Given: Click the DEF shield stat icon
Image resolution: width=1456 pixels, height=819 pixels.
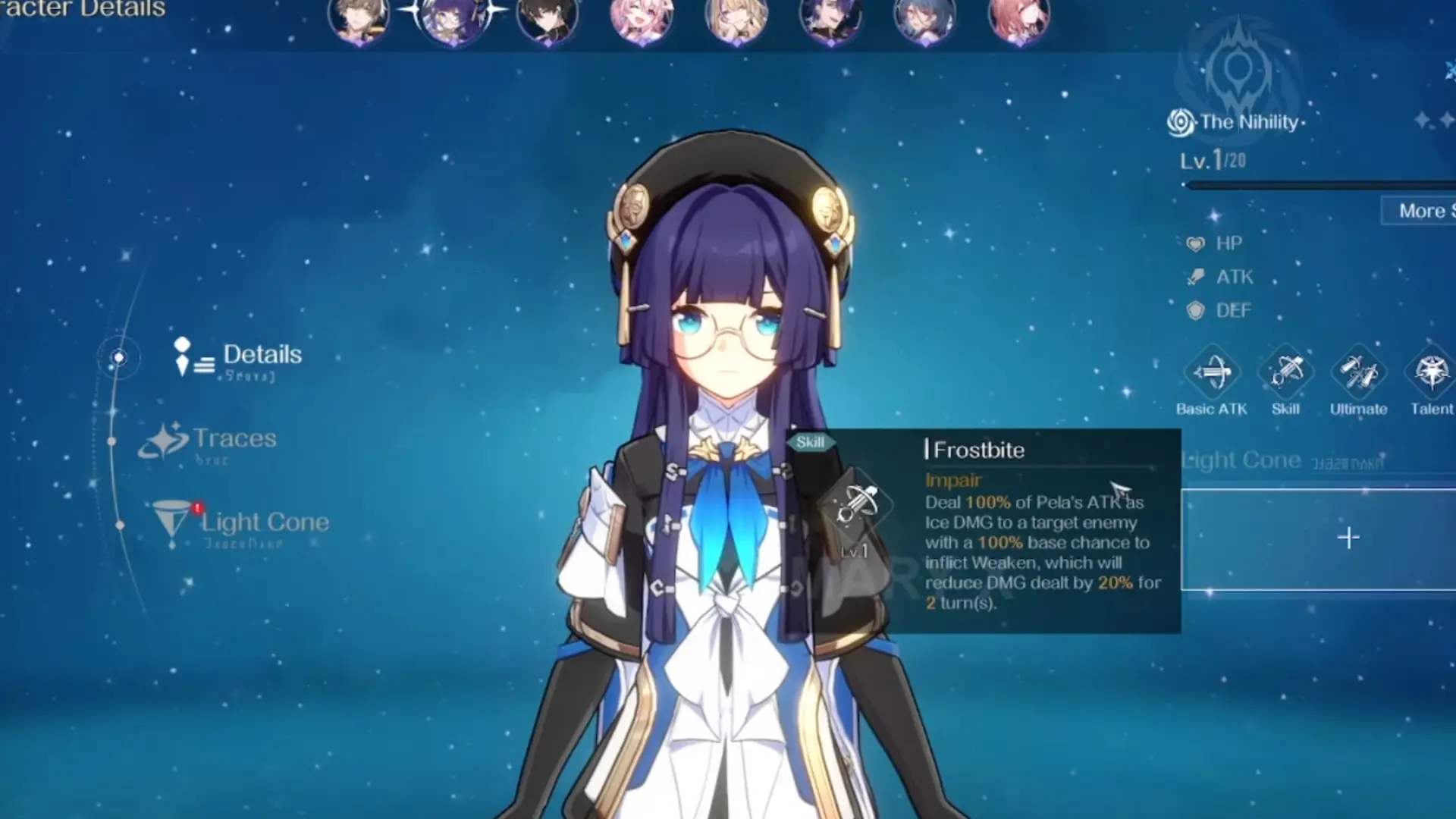Looking at the screenshot, I should 1196,310.
